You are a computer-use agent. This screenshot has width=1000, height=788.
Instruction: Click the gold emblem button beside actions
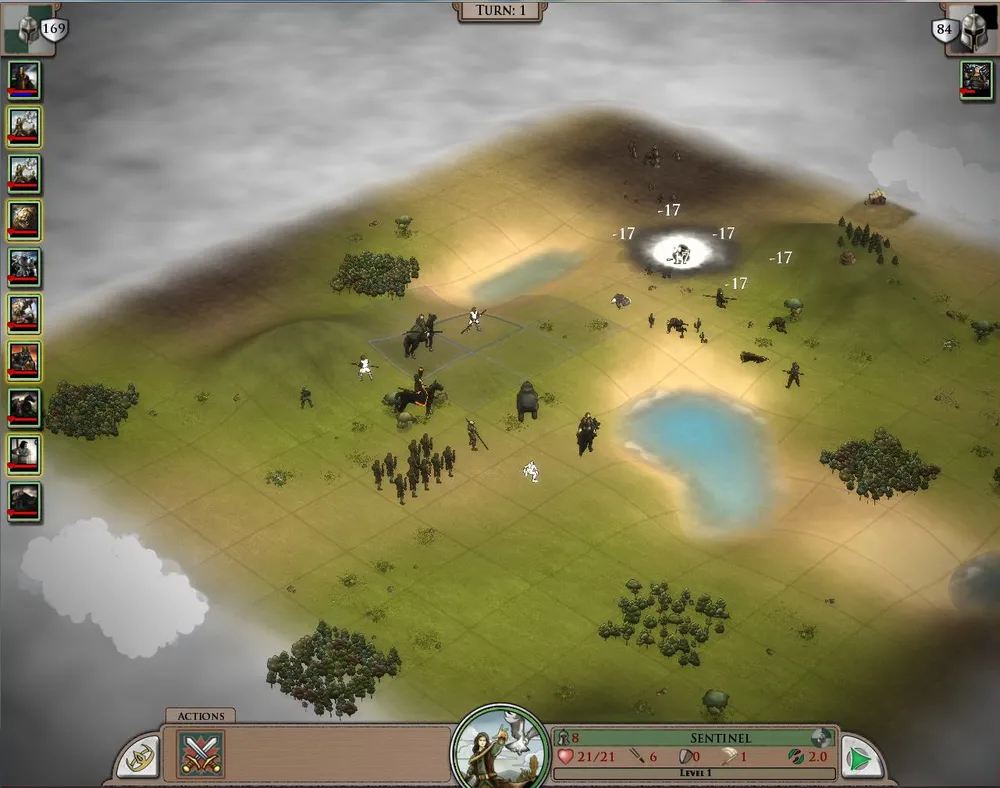tap(138, 757)
